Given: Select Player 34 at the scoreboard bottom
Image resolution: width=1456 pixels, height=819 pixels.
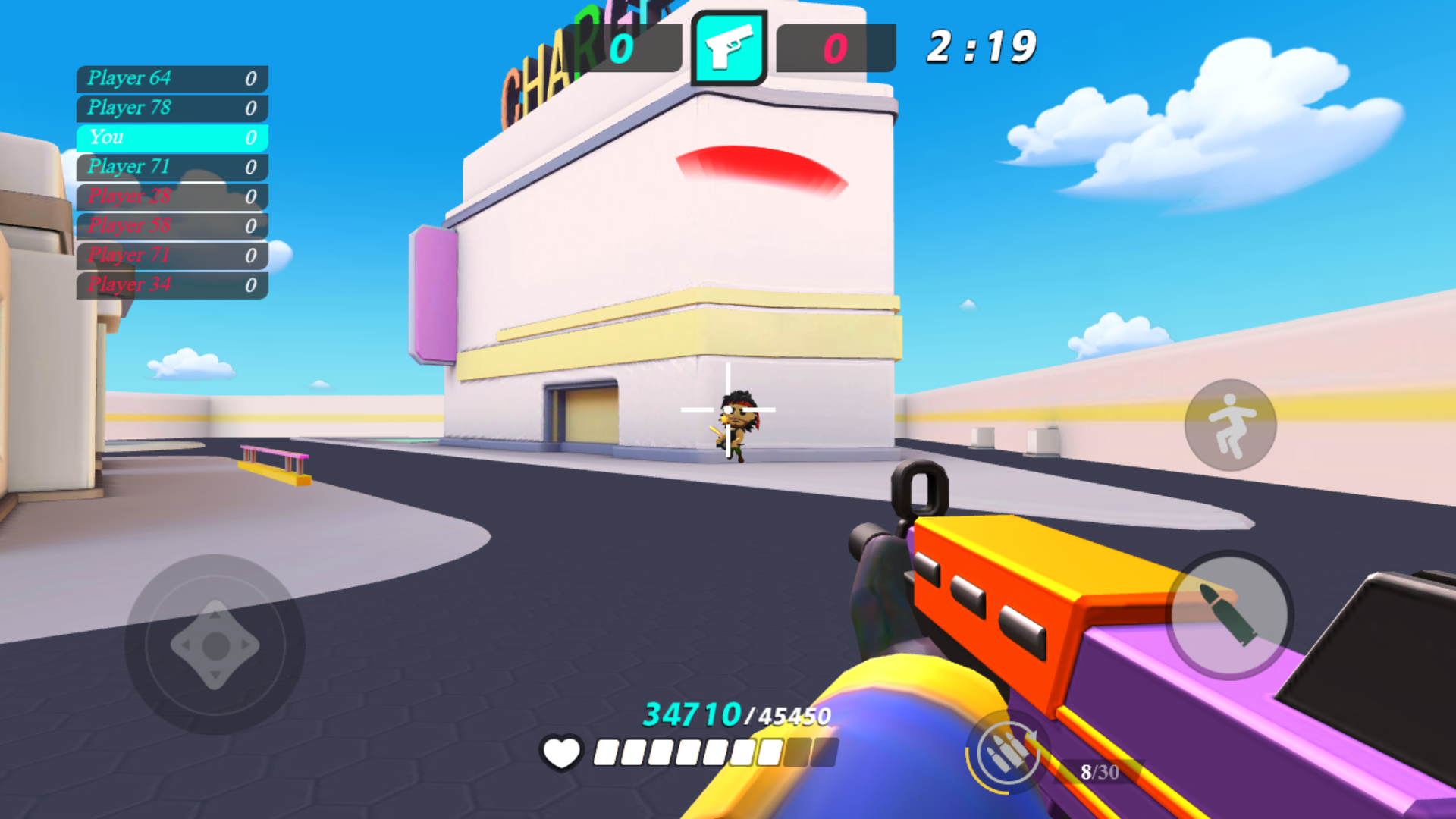Looking at the screenshot, I should (171, 285).
